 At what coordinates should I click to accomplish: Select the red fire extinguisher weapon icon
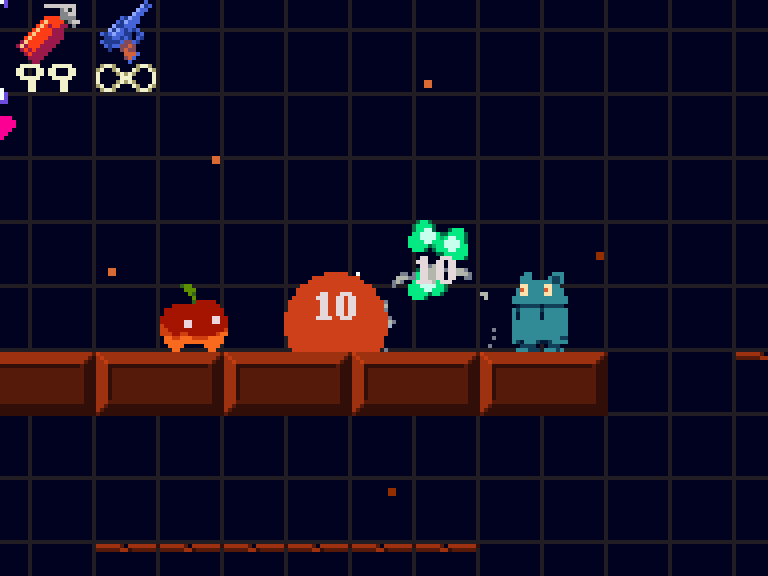point(47,32)
